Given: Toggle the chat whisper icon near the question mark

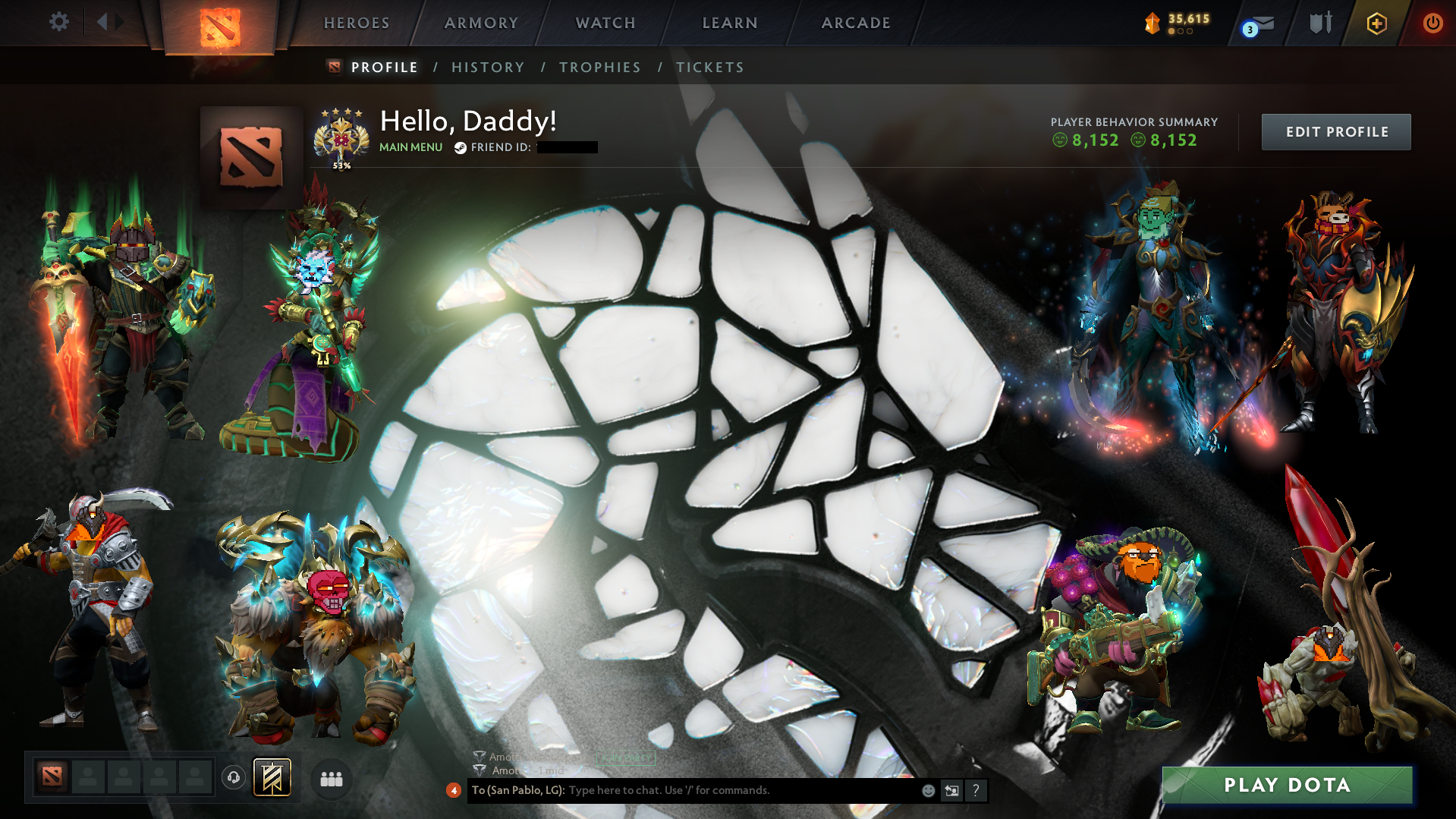Looking at the screenshot, I should [x=952, y=790].
